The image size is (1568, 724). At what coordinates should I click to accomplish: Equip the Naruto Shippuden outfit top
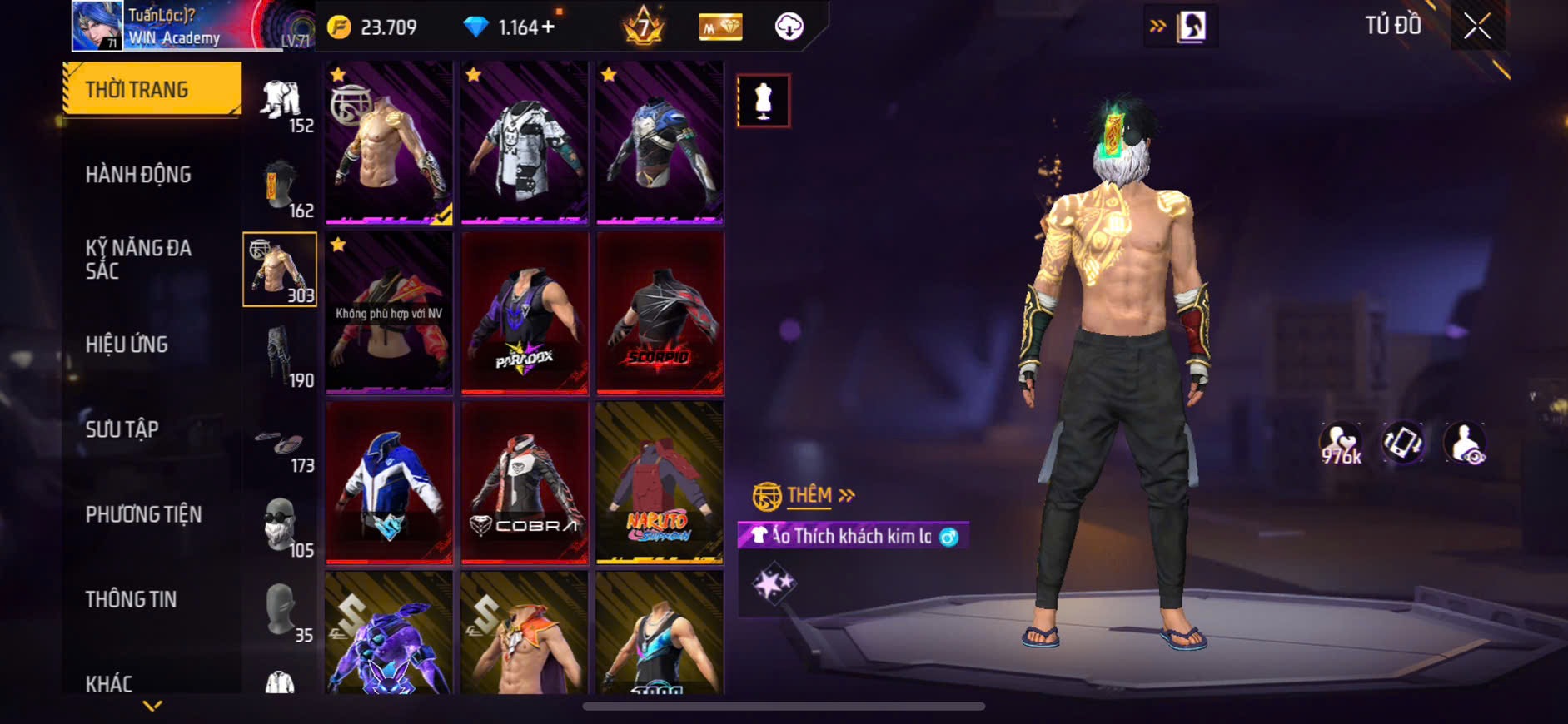[x=660, y=483]
